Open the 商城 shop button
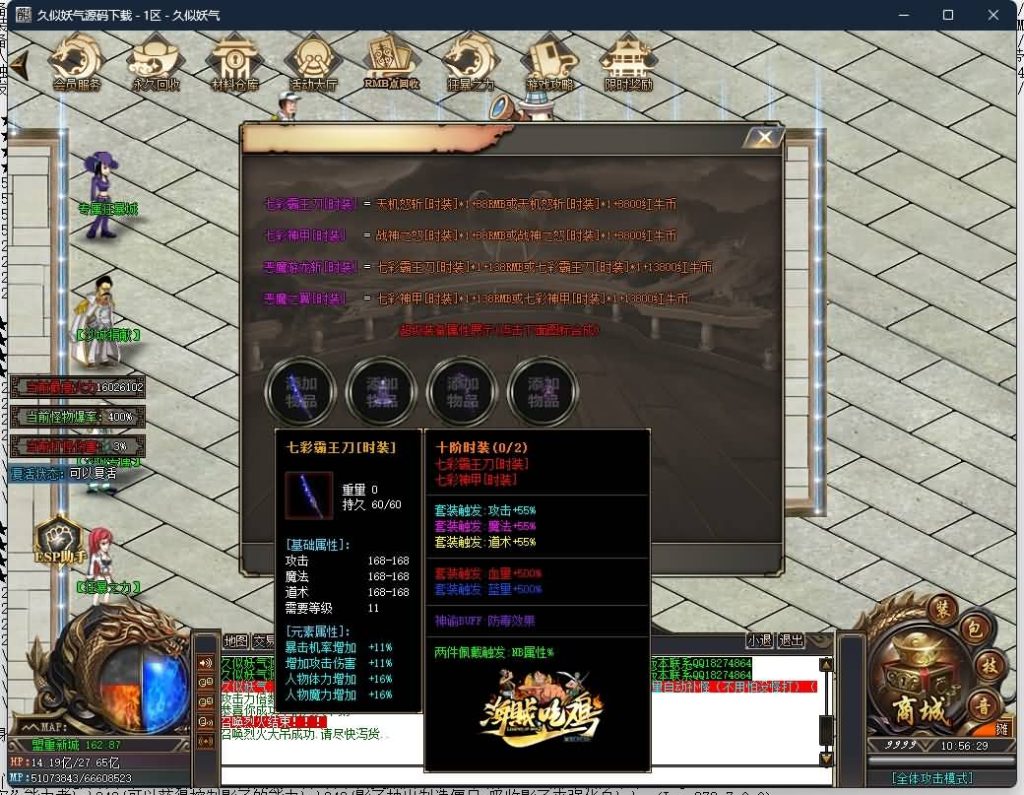Image resolution: width=1024 pixels, height=795 pixels. click(918, 709)
